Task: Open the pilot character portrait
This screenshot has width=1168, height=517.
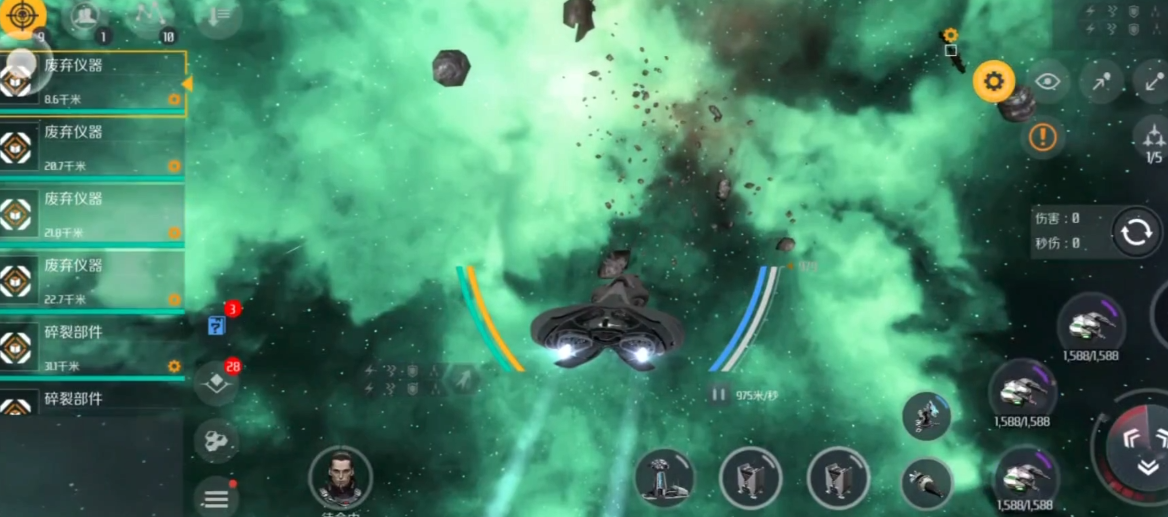Action: click(x=340, y=476)
